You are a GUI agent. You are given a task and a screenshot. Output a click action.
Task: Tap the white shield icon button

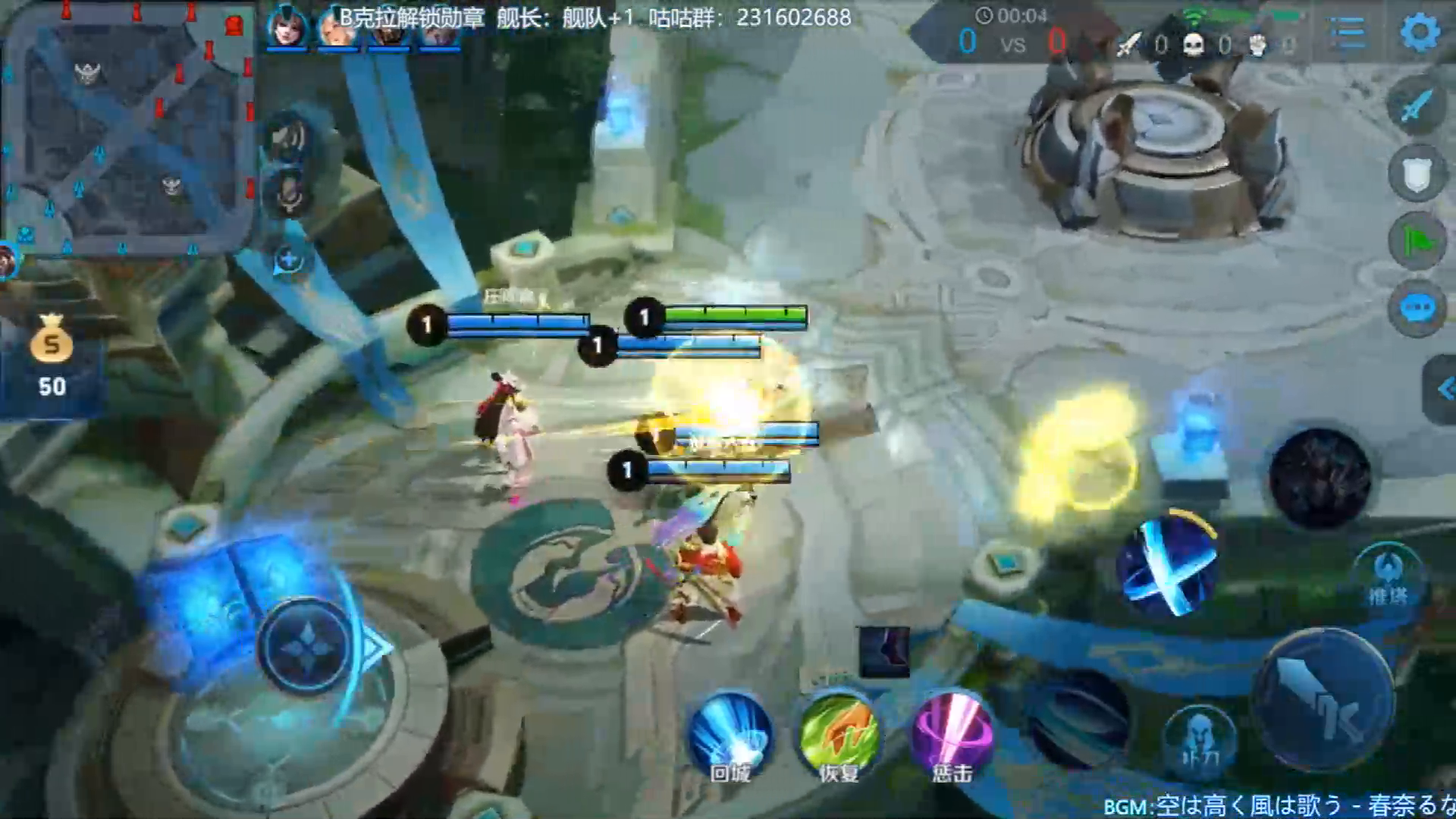(1416, 174)
